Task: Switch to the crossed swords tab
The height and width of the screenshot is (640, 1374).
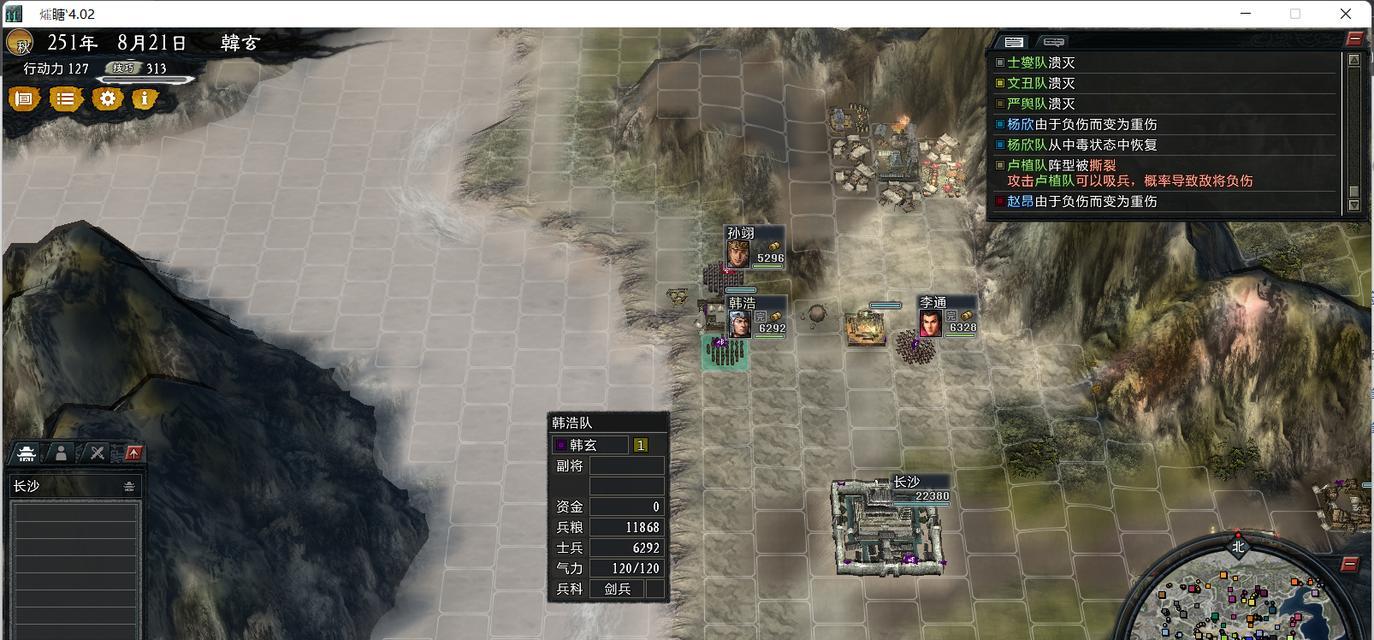Action: coord(96,453)
